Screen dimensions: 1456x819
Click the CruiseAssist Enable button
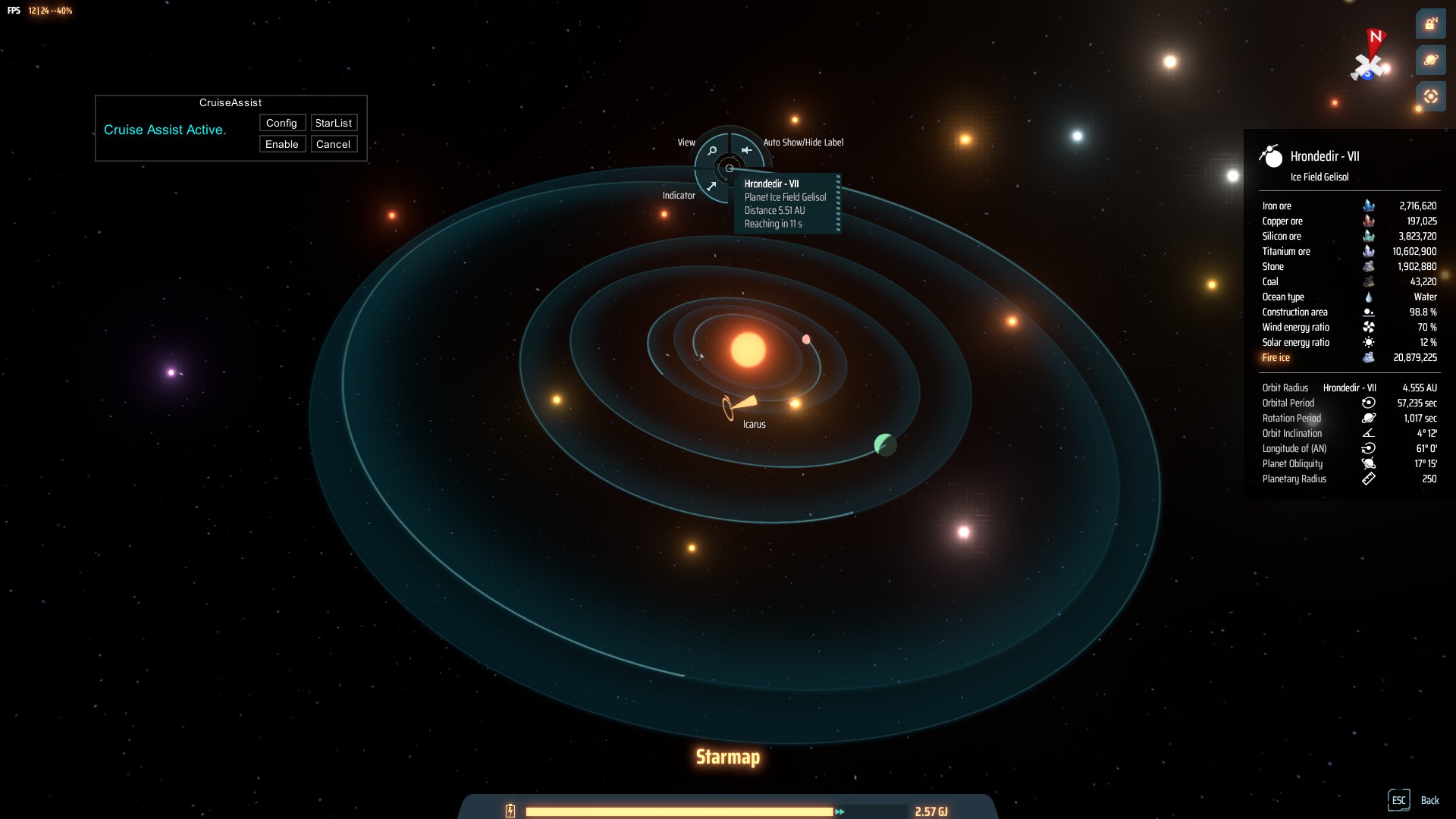coord(282,144)
